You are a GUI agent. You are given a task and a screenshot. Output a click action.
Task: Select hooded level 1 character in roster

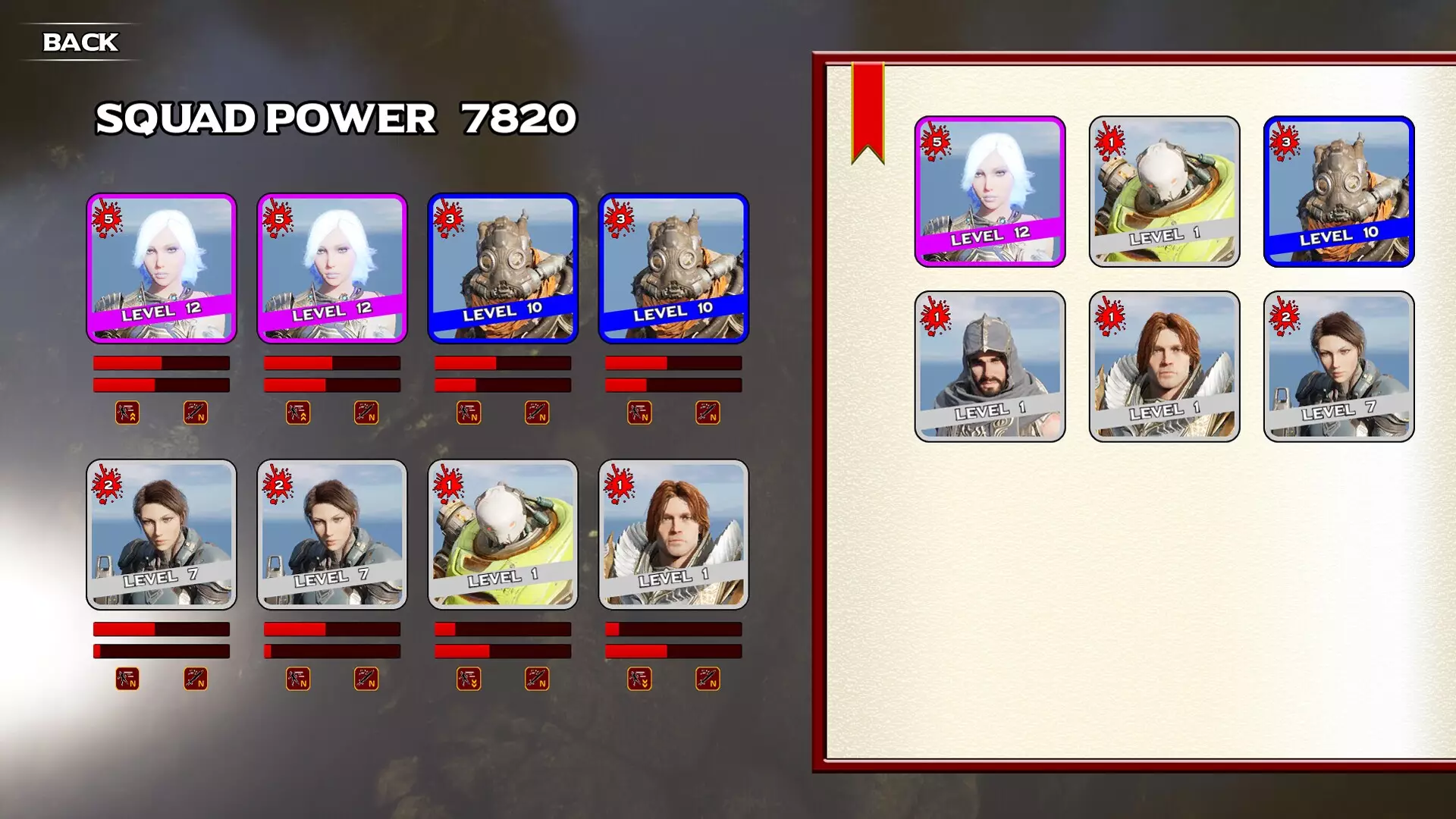pos(990,366)
